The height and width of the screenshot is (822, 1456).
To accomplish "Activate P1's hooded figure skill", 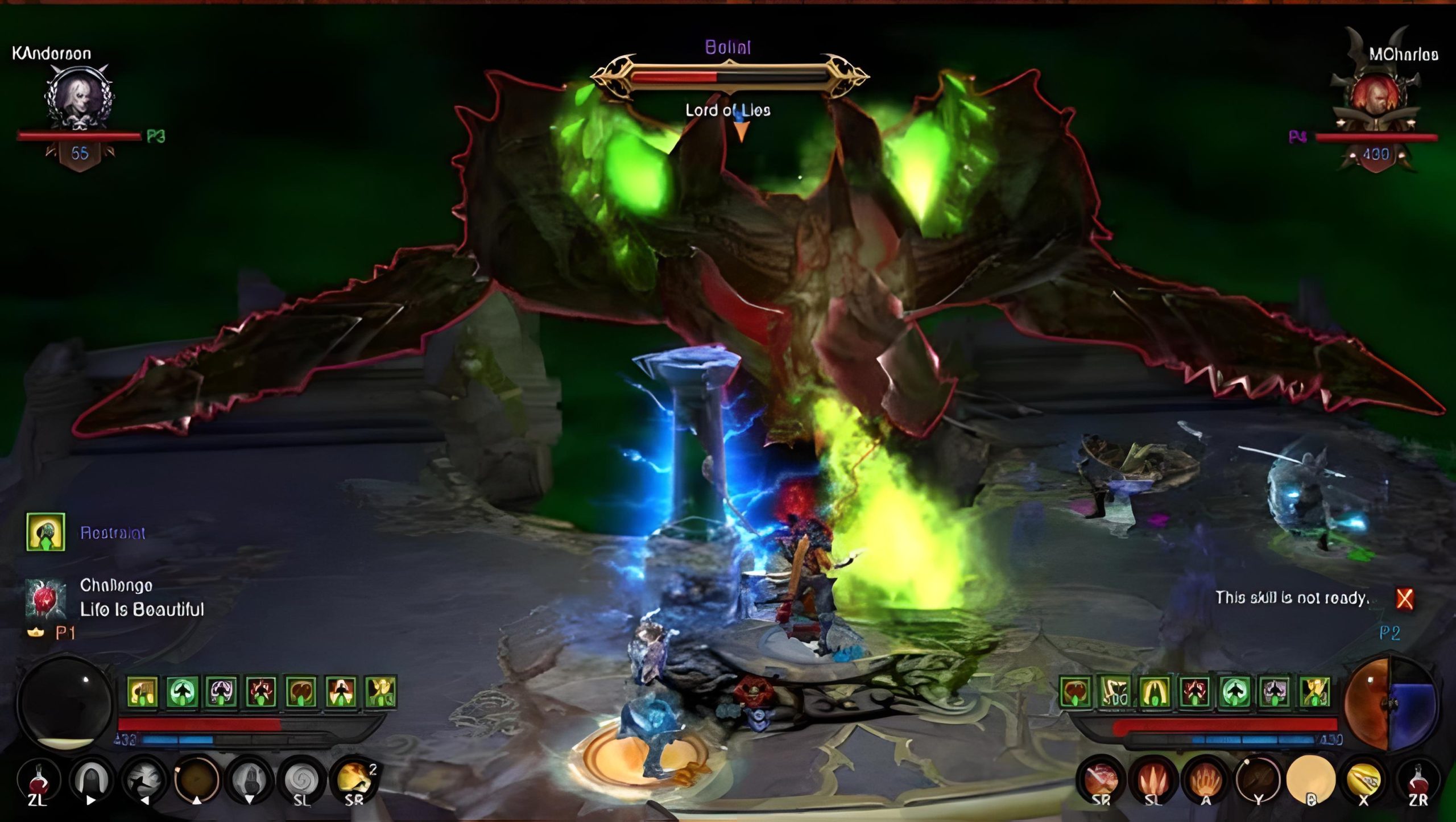I will pos(91,779).
